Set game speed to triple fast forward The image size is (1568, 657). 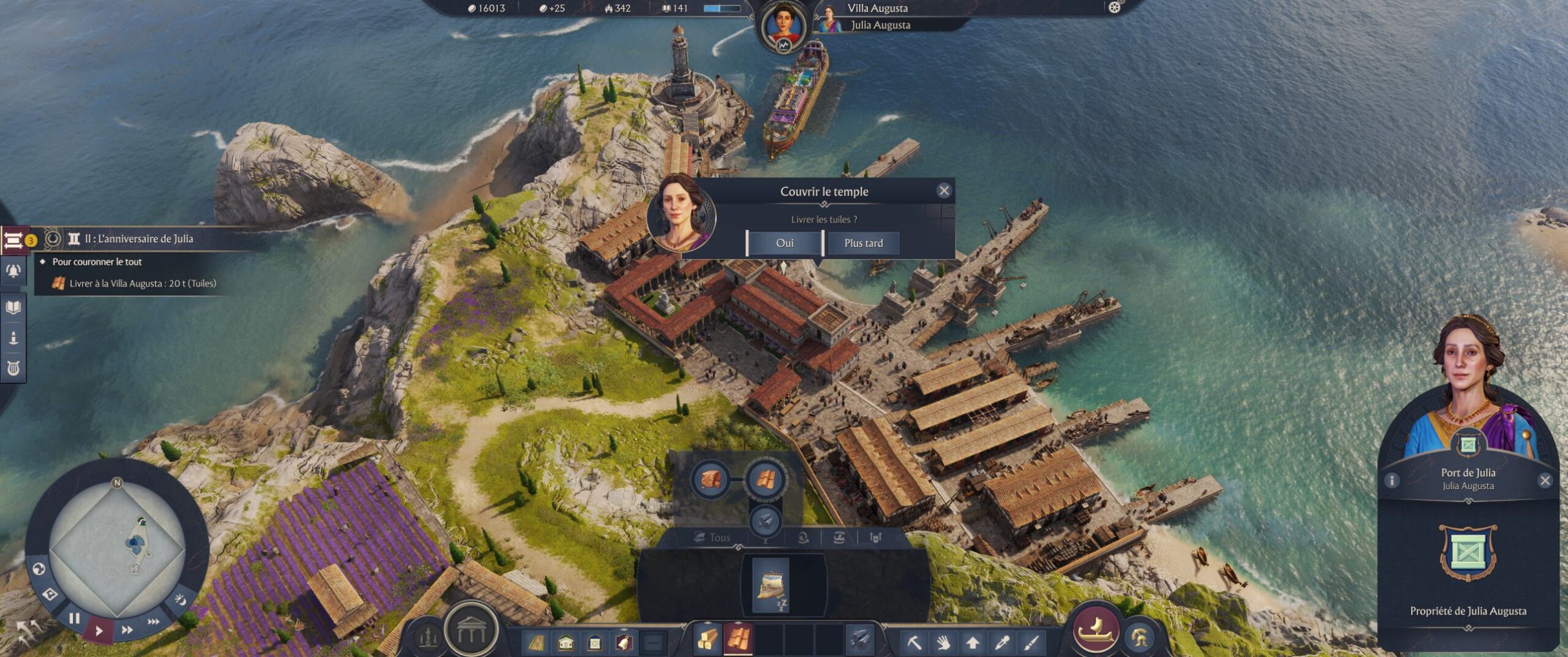(x=153, y=621)
